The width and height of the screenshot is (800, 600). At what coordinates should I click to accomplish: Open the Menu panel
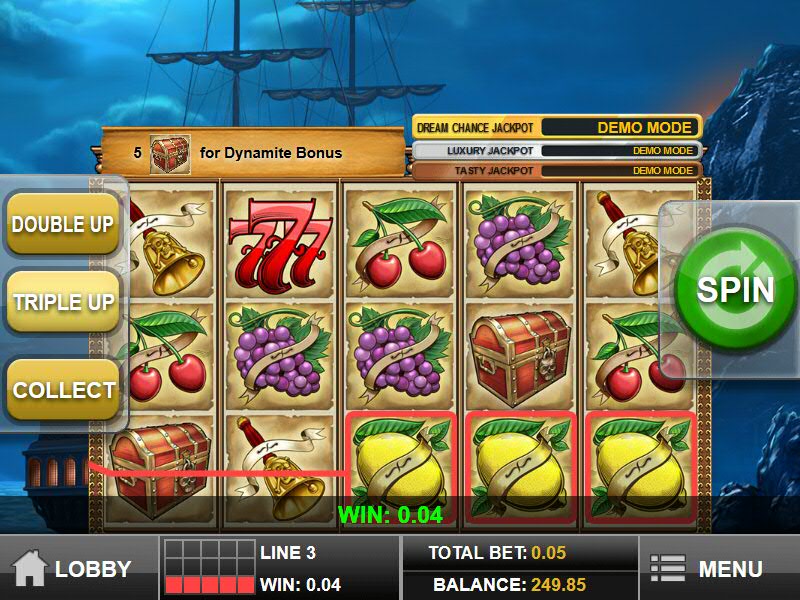(706, 569)
